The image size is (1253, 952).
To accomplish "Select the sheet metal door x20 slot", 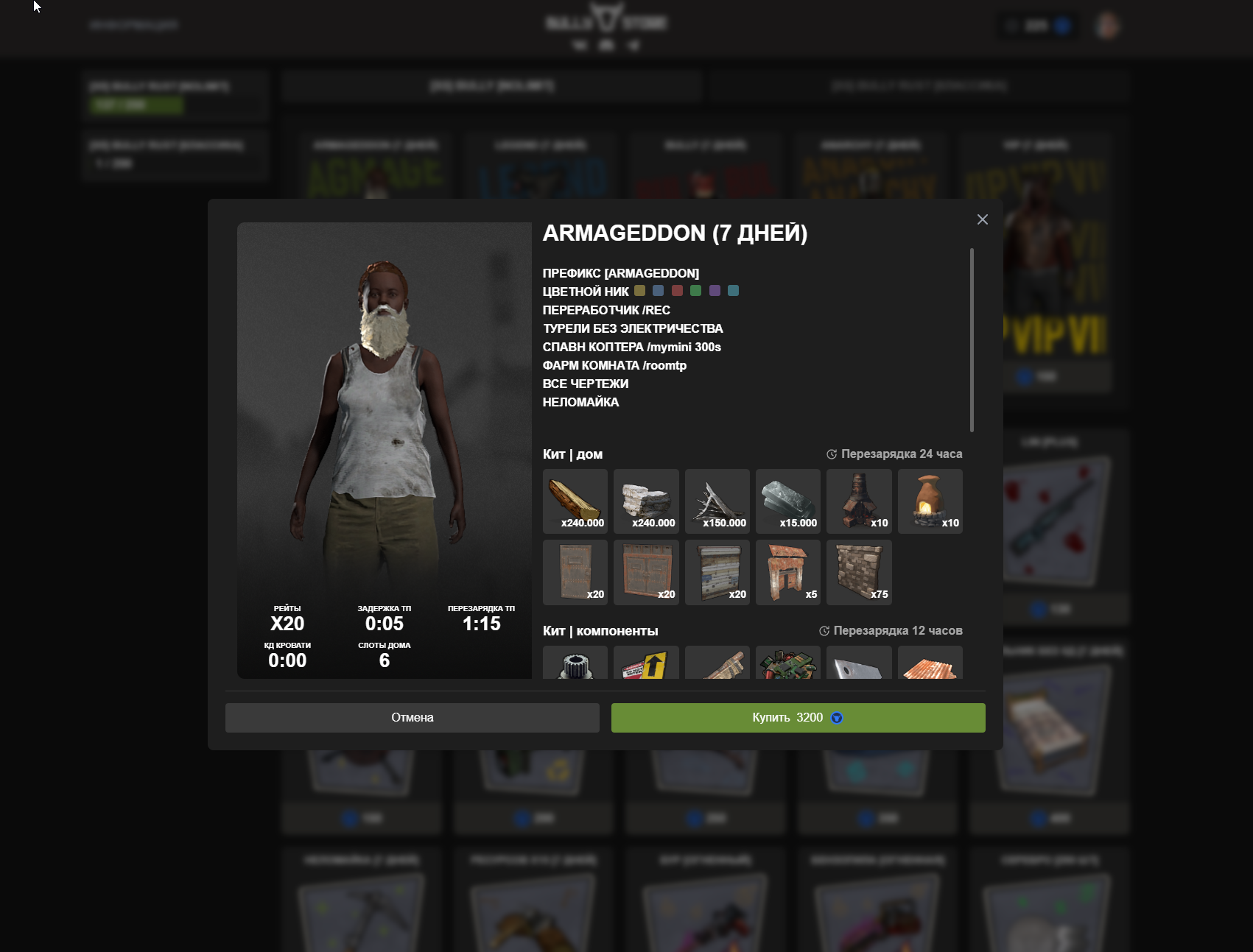I will pyautogui.click(x=575, y=572).
